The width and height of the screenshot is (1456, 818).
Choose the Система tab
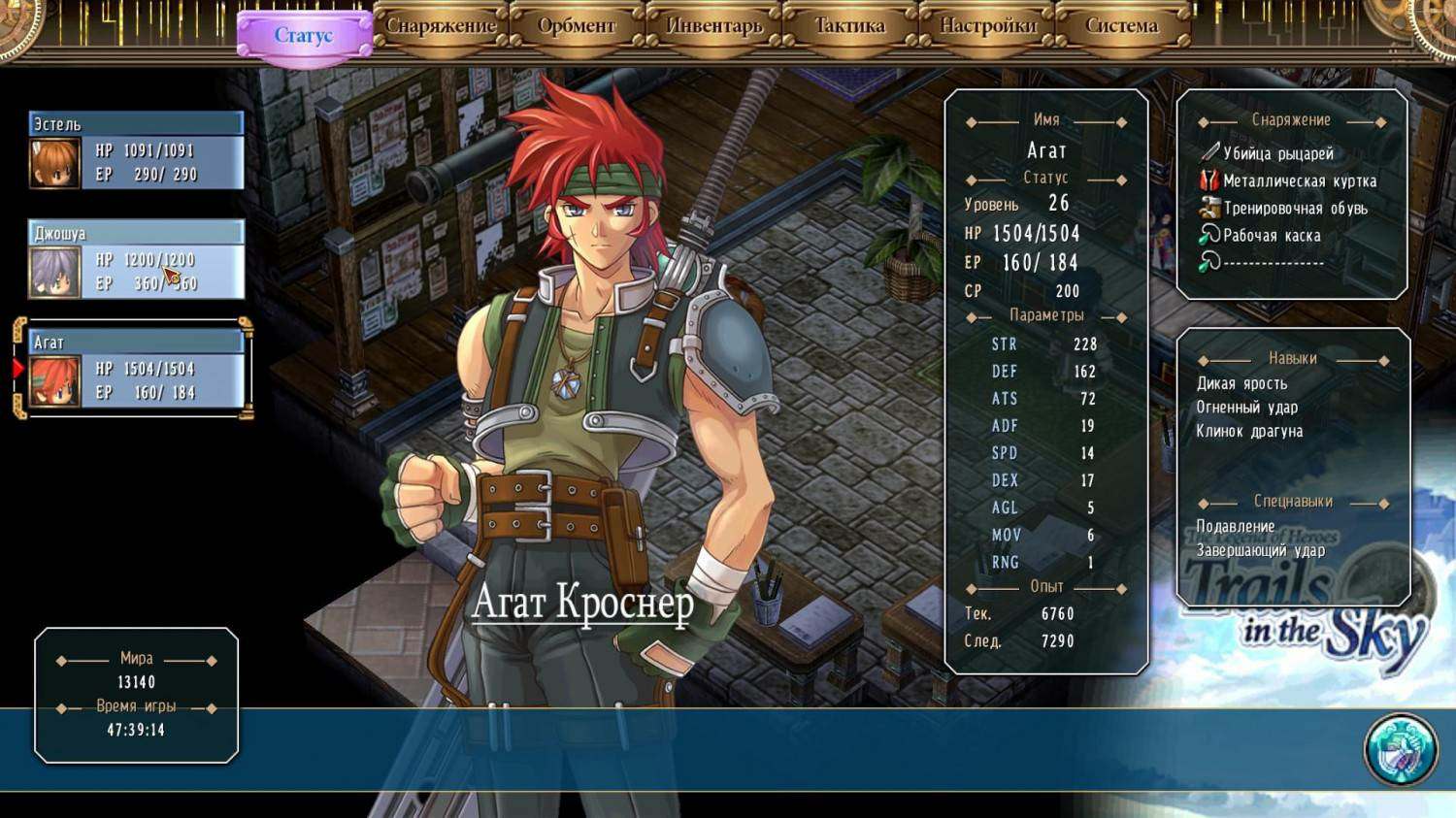[x=1122, y=26]
